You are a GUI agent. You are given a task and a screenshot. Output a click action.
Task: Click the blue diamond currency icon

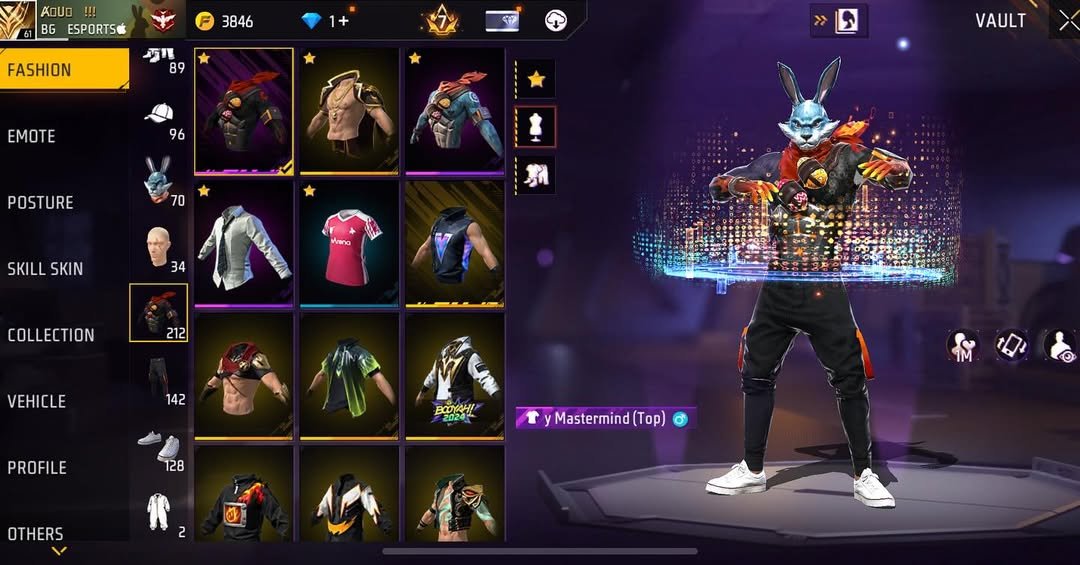312,21
